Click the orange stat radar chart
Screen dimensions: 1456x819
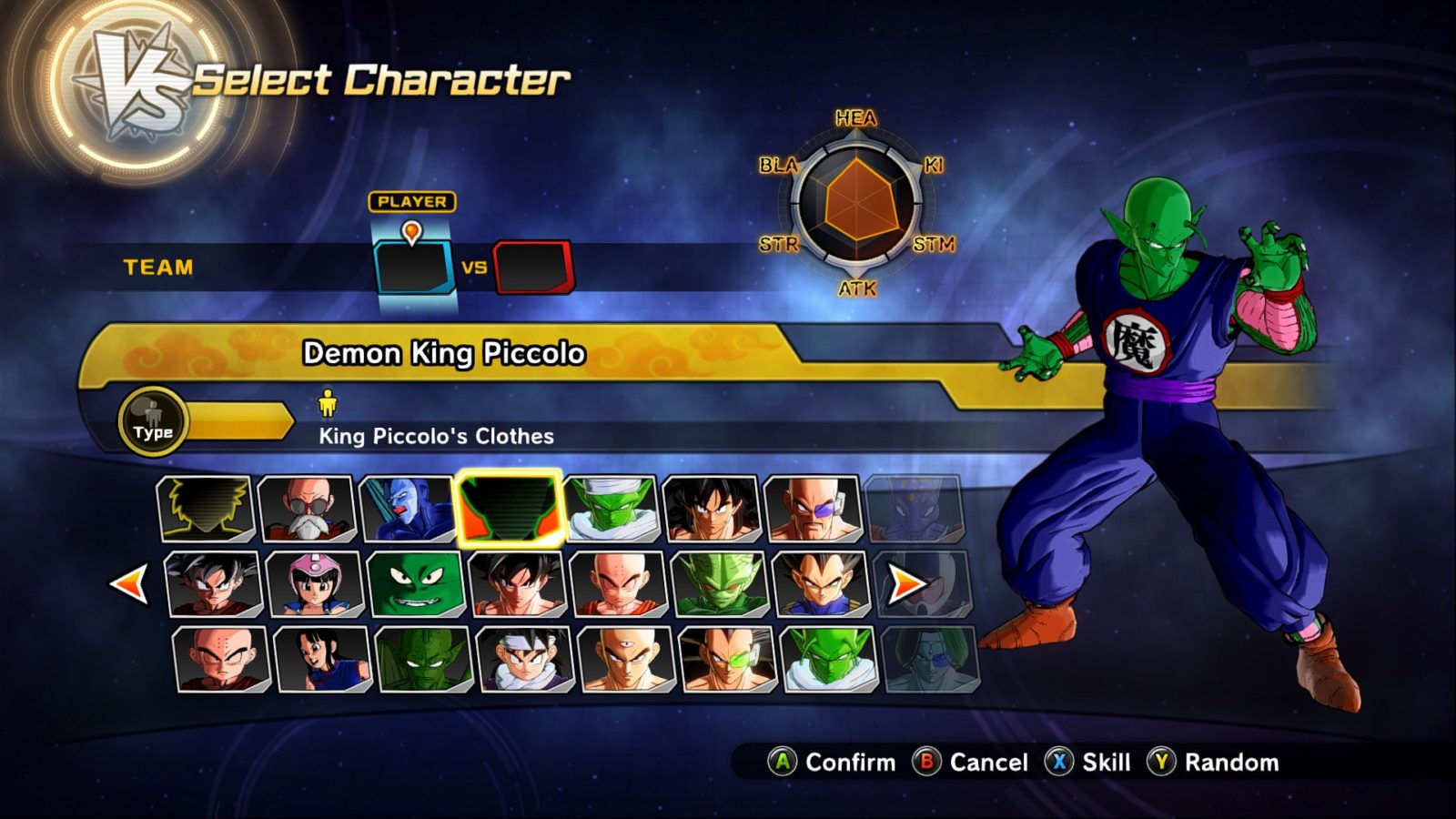[855, 205]
